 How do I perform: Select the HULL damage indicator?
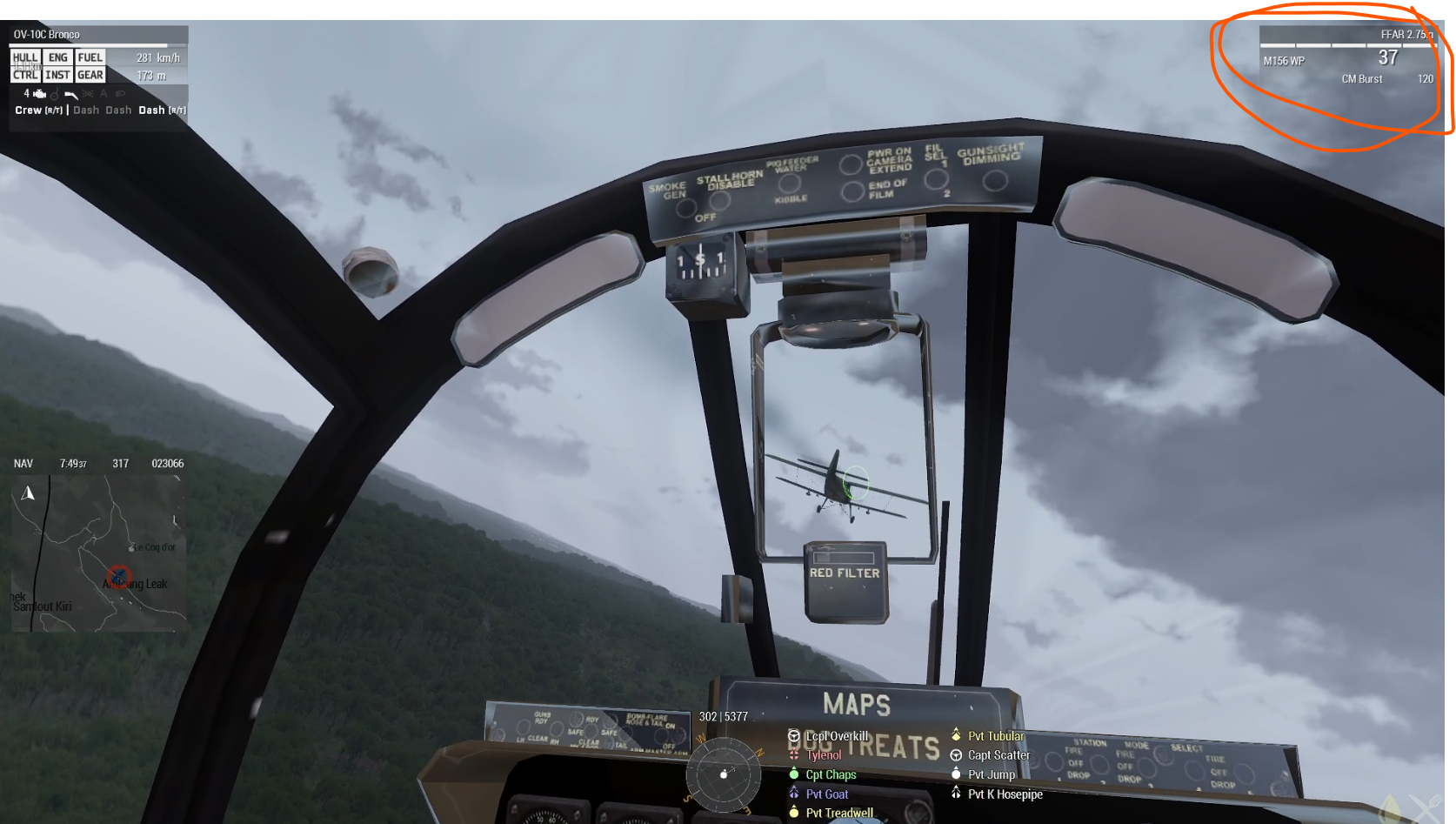click(x=25, y=57)
